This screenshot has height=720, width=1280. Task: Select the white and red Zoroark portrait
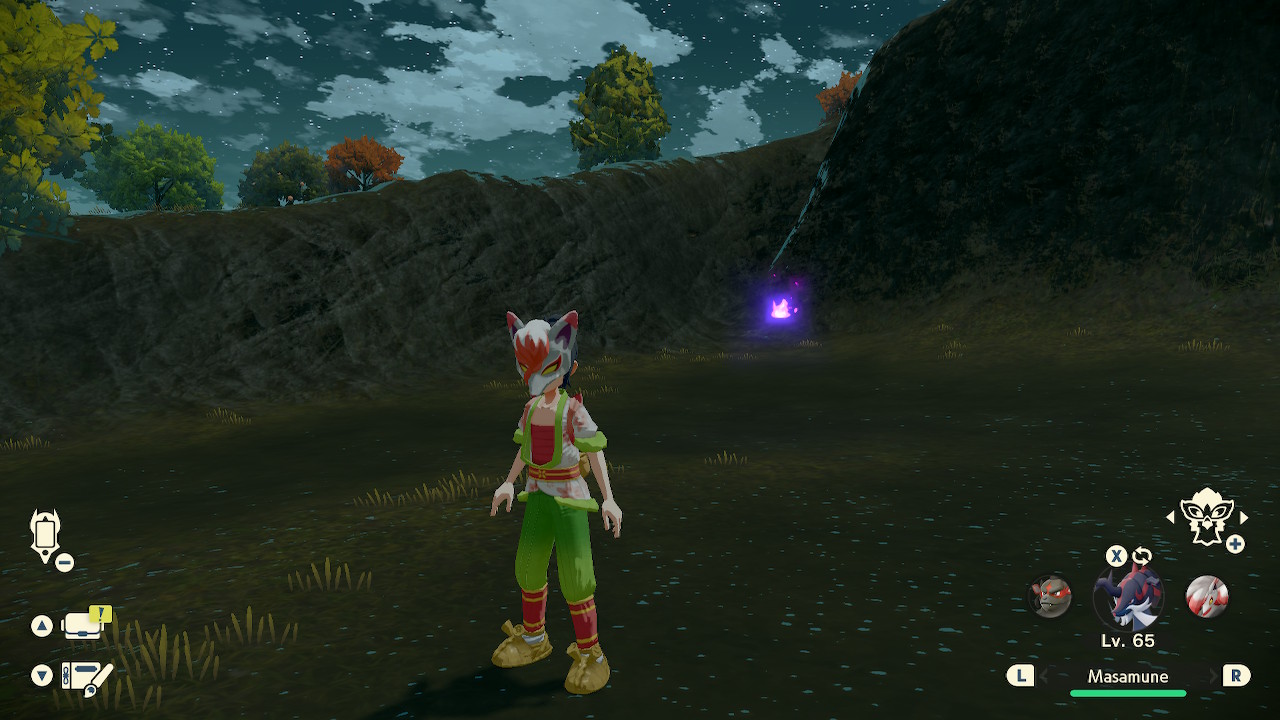coord(1206,596)
